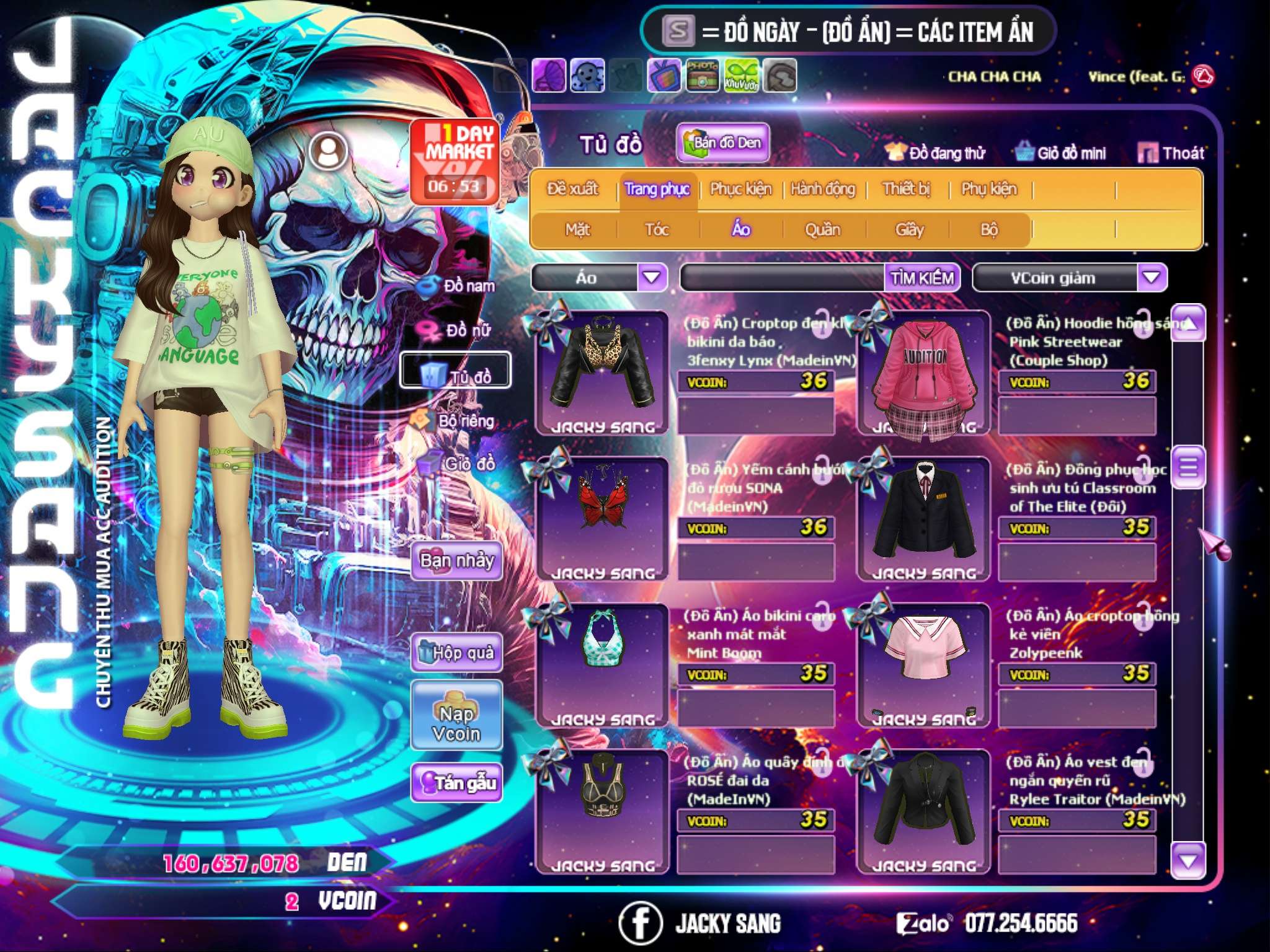Click the TÌM KIẾM search button
The height and width of the screenshot is (952, 1270).
click(922, 278)
